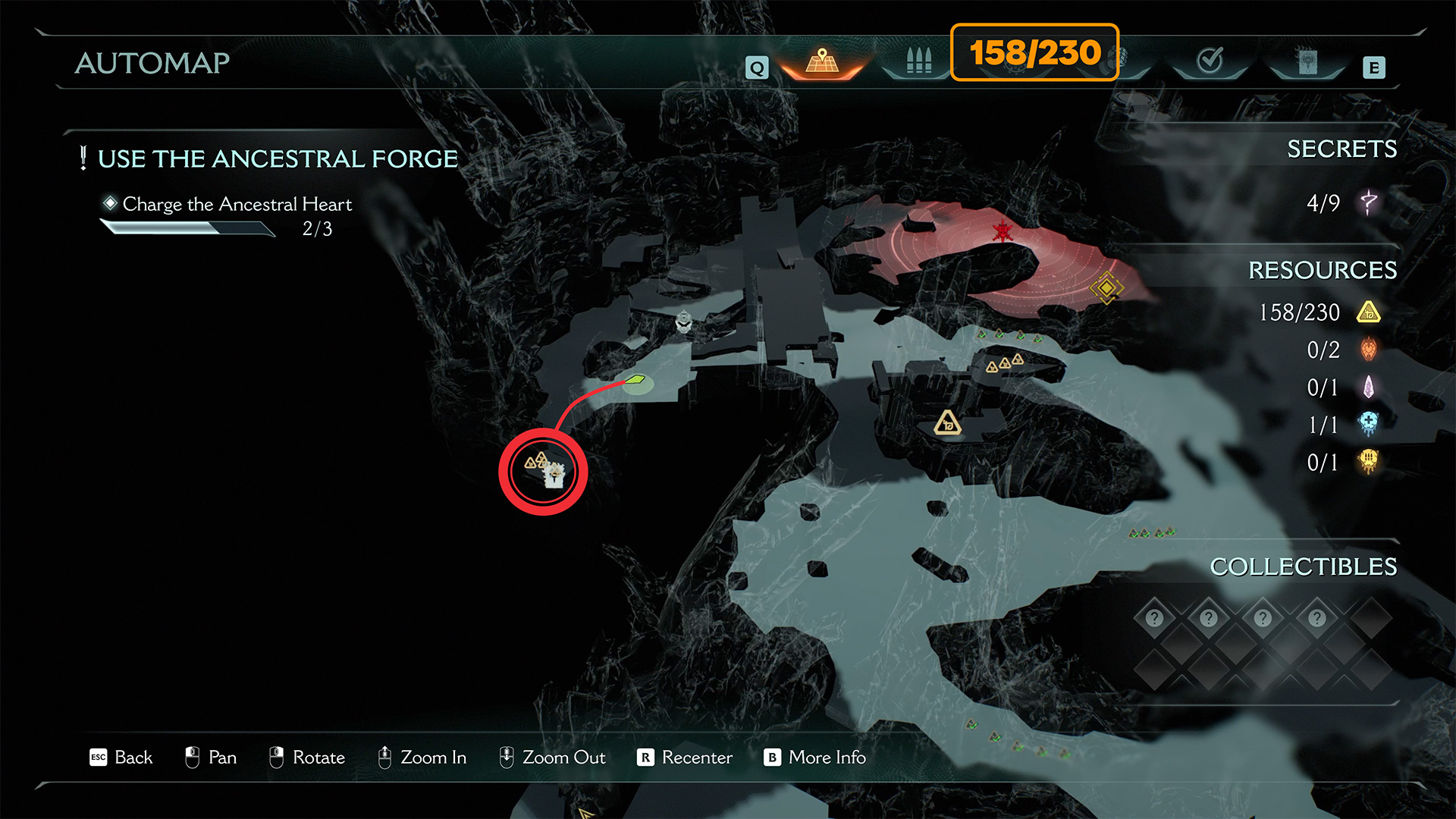Select the circled chest marker on map

pos(554,475)
